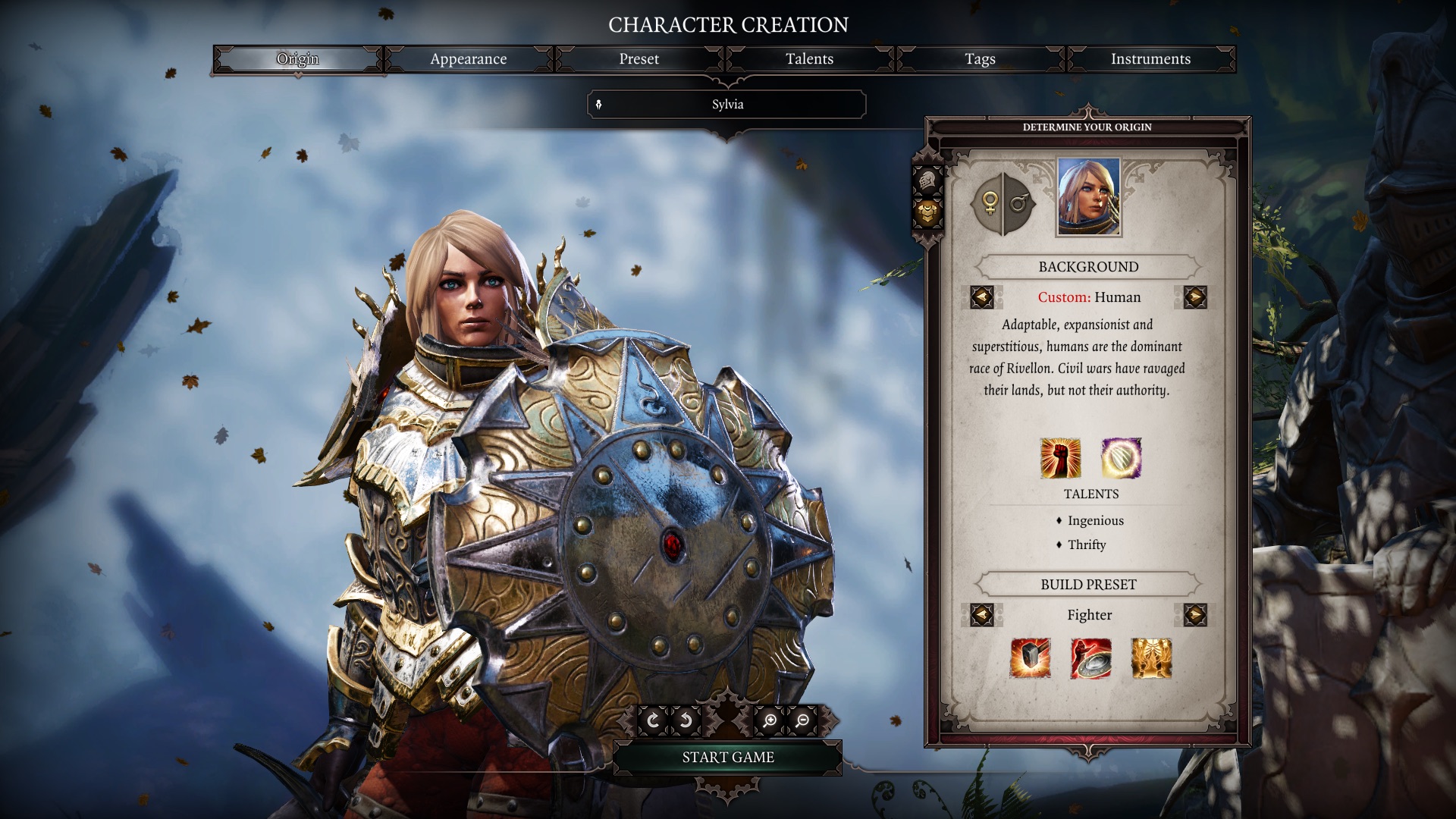Click the Origin tab
This screenshot has height=819, width=1456.
[x=297, y=59]
